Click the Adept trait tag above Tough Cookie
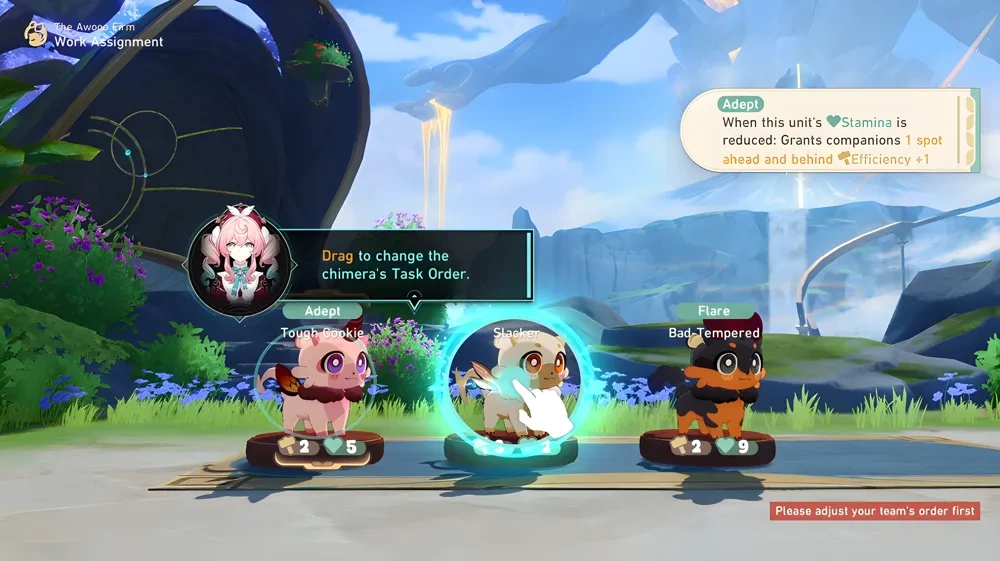Screen dimensions: 1000x561 coord(322,313)
